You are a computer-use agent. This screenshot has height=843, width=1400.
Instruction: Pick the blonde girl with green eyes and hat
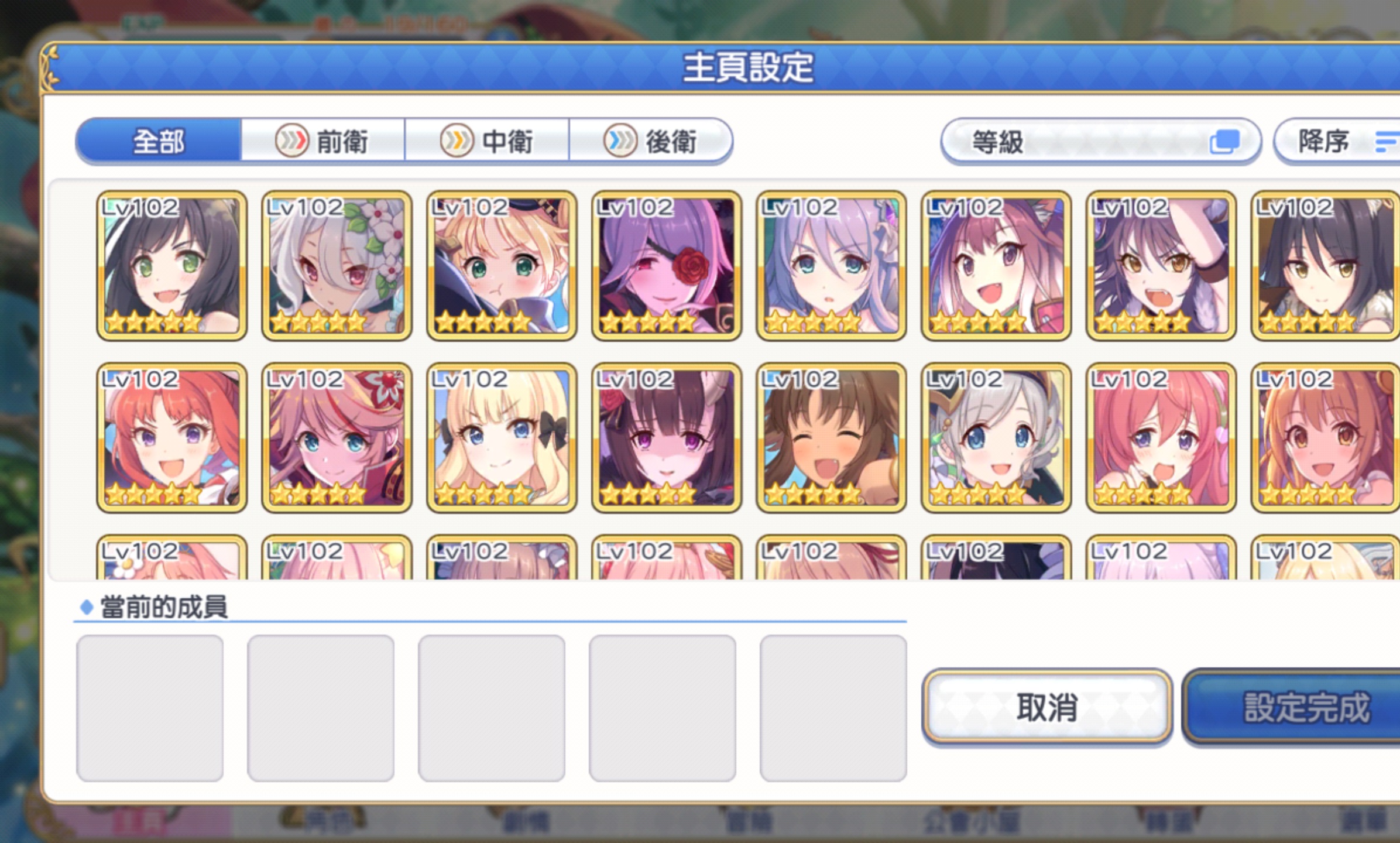[502, 266]
